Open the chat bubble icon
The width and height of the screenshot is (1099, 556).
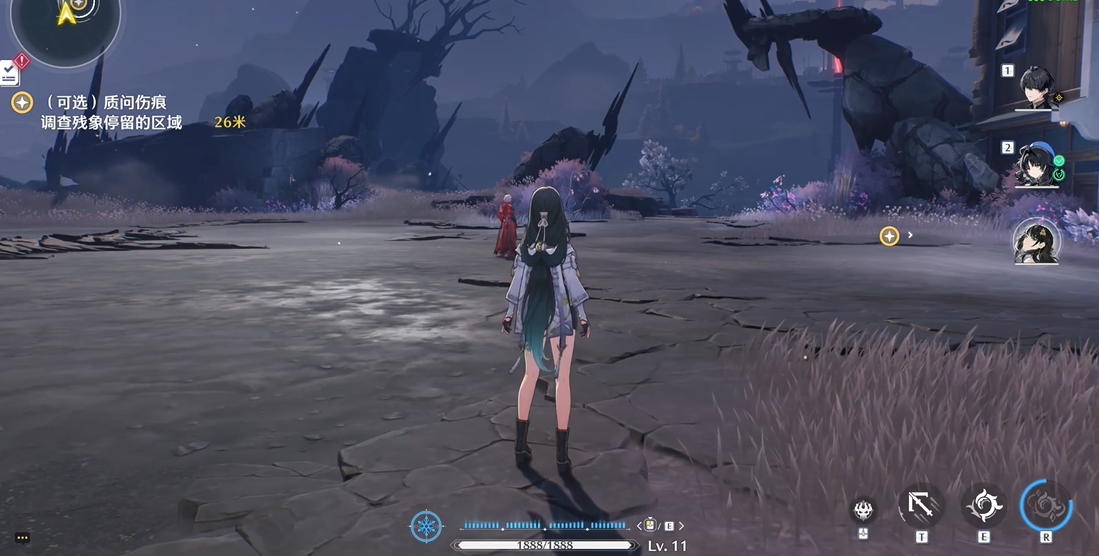(x=22, y=537)
